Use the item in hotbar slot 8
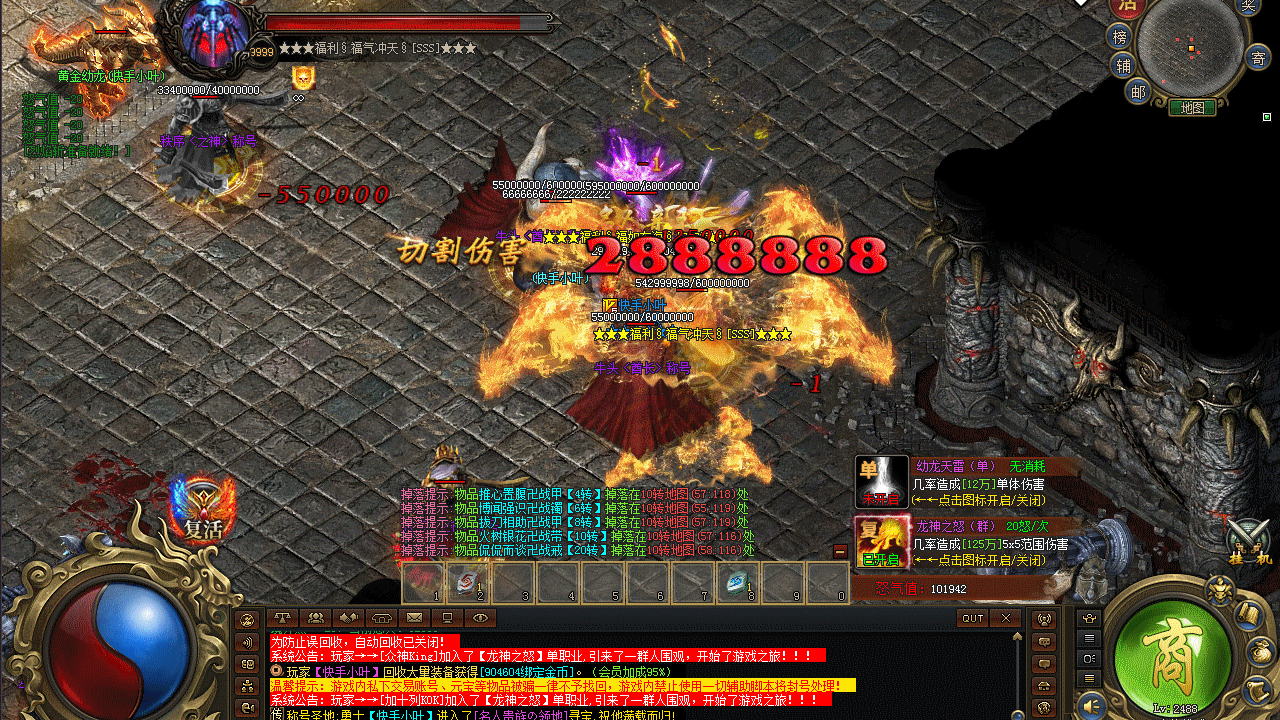The width and height of the screenshot is (1280, 720). [x=737, y=582]
